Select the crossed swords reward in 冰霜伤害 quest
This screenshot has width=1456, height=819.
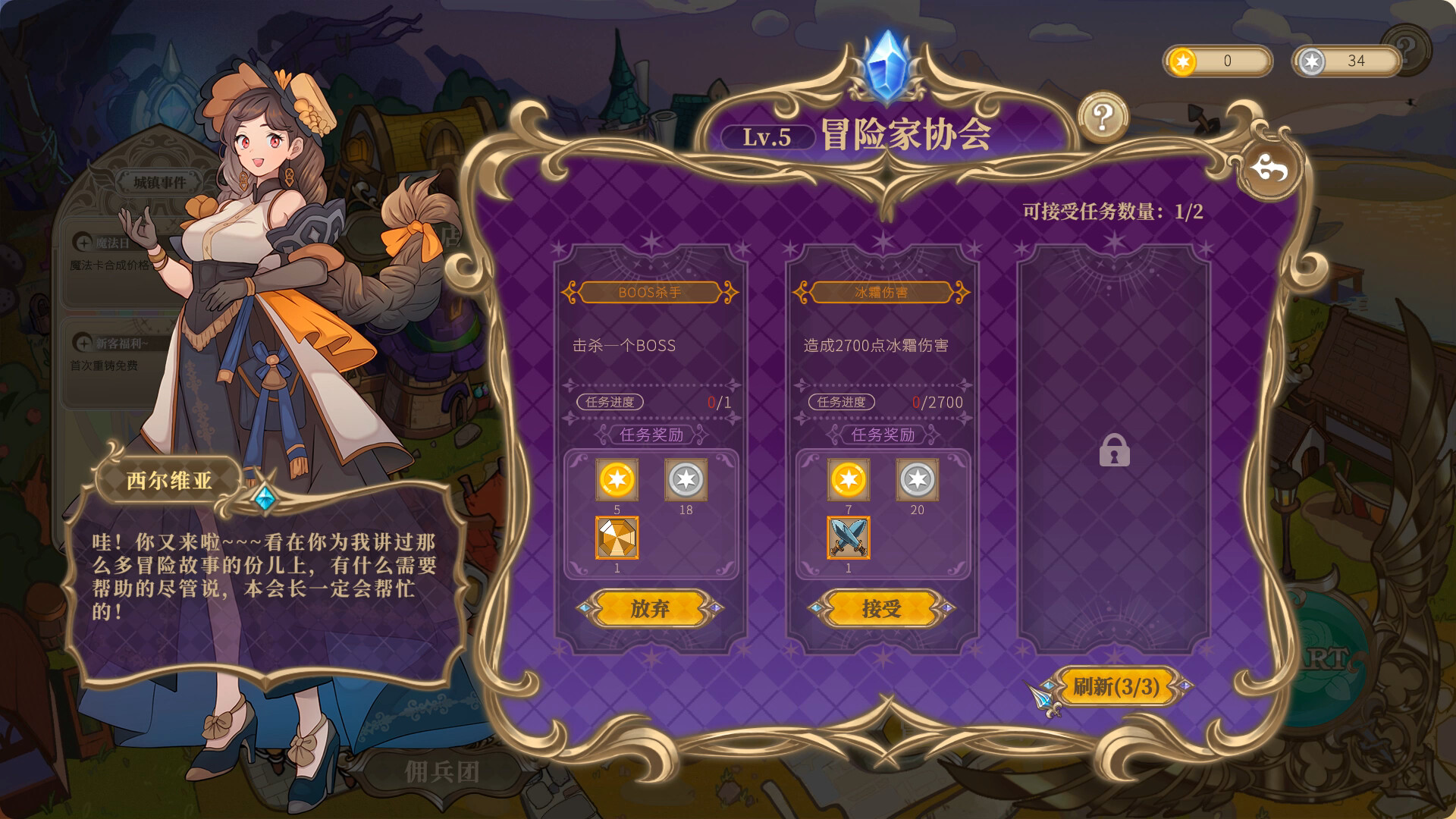coord(849,539)
